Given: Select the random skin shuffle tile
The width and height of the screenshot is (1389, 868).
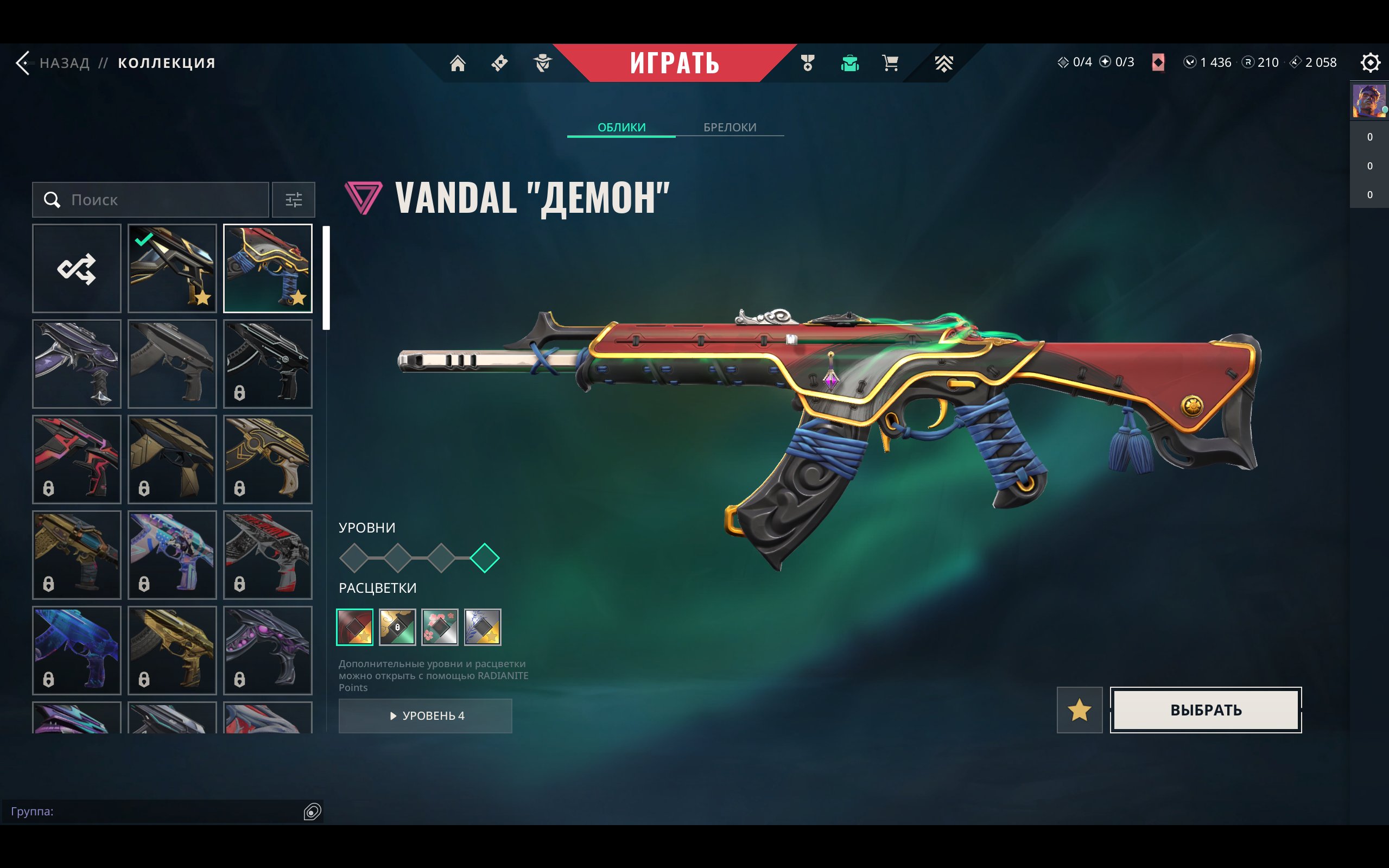Looking at the screenshot, I should 77,269.
